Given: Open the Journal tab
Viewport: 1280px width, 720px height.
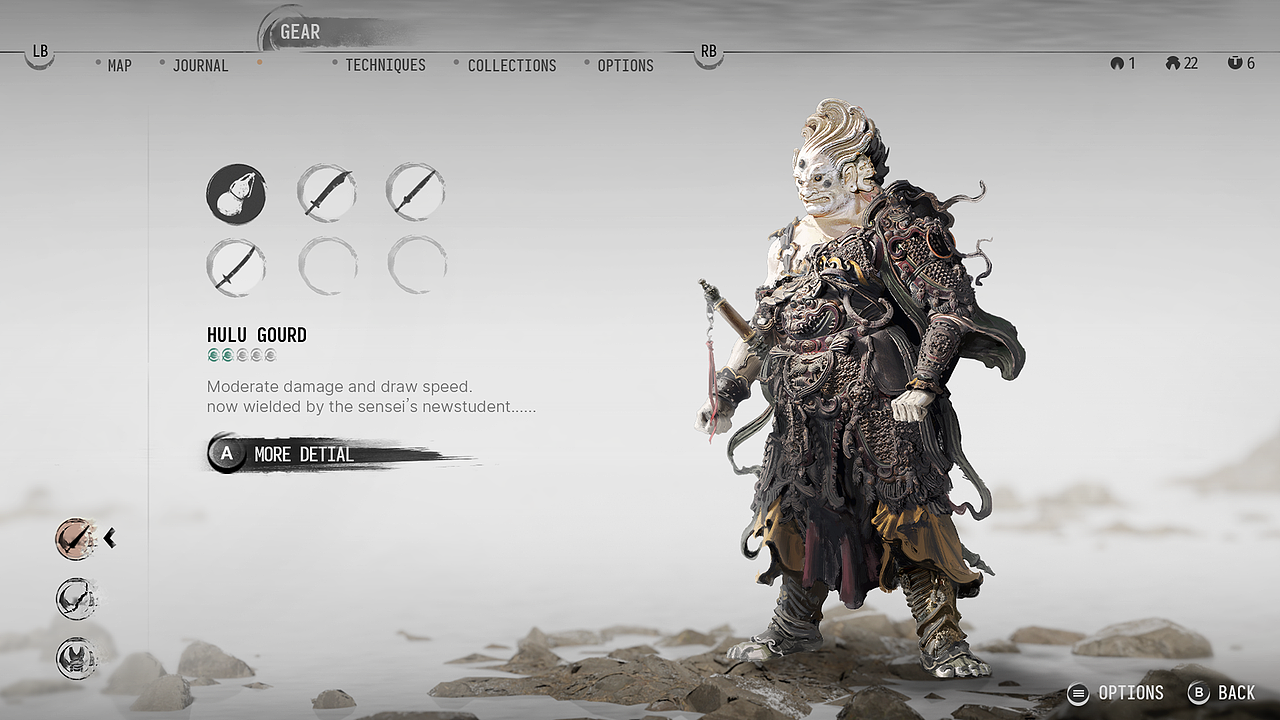Looking at the screenshot, I should 200,66.
